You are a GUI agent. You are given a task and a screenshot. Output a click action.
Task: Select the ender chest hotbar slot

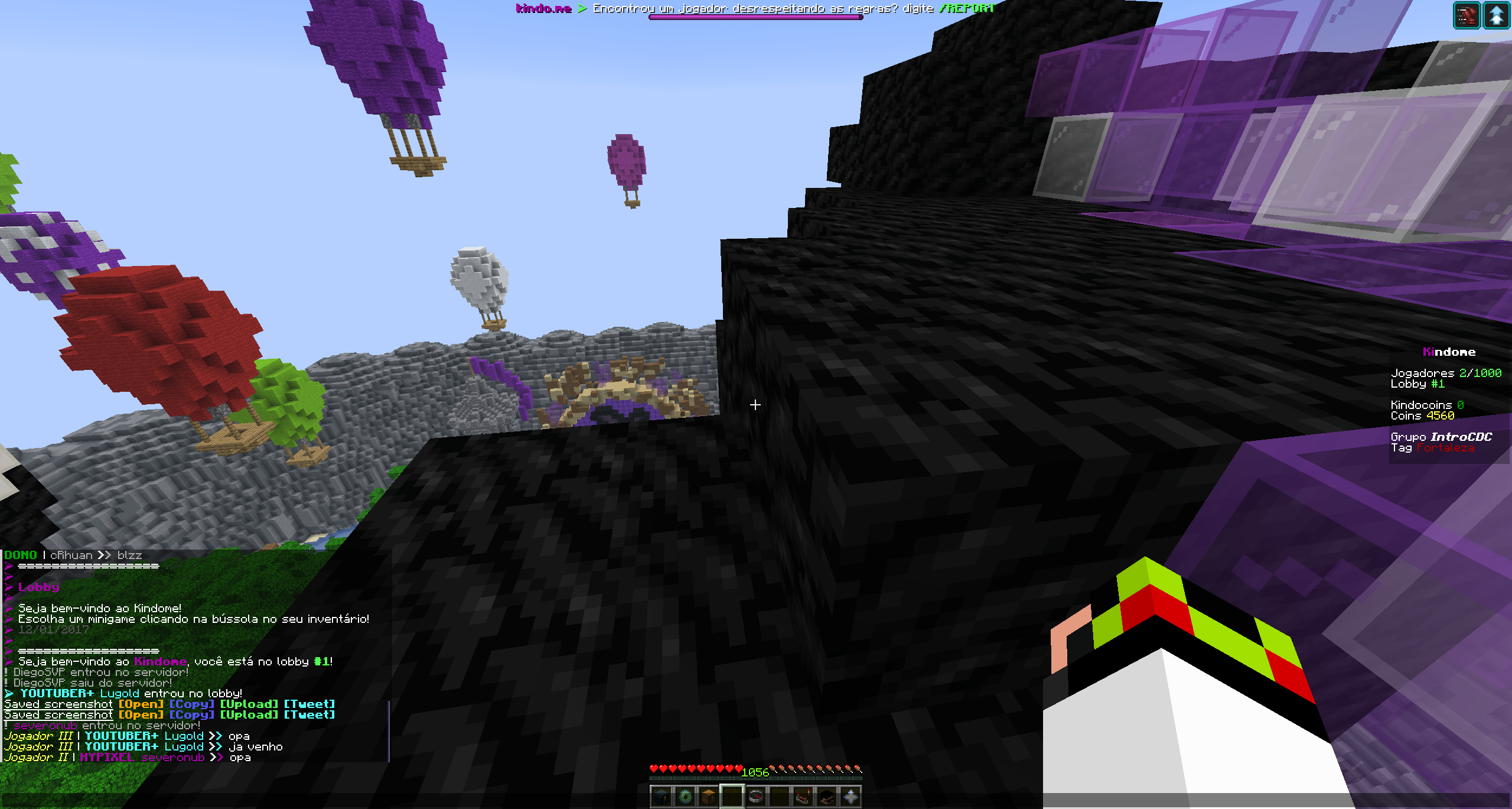661,797
